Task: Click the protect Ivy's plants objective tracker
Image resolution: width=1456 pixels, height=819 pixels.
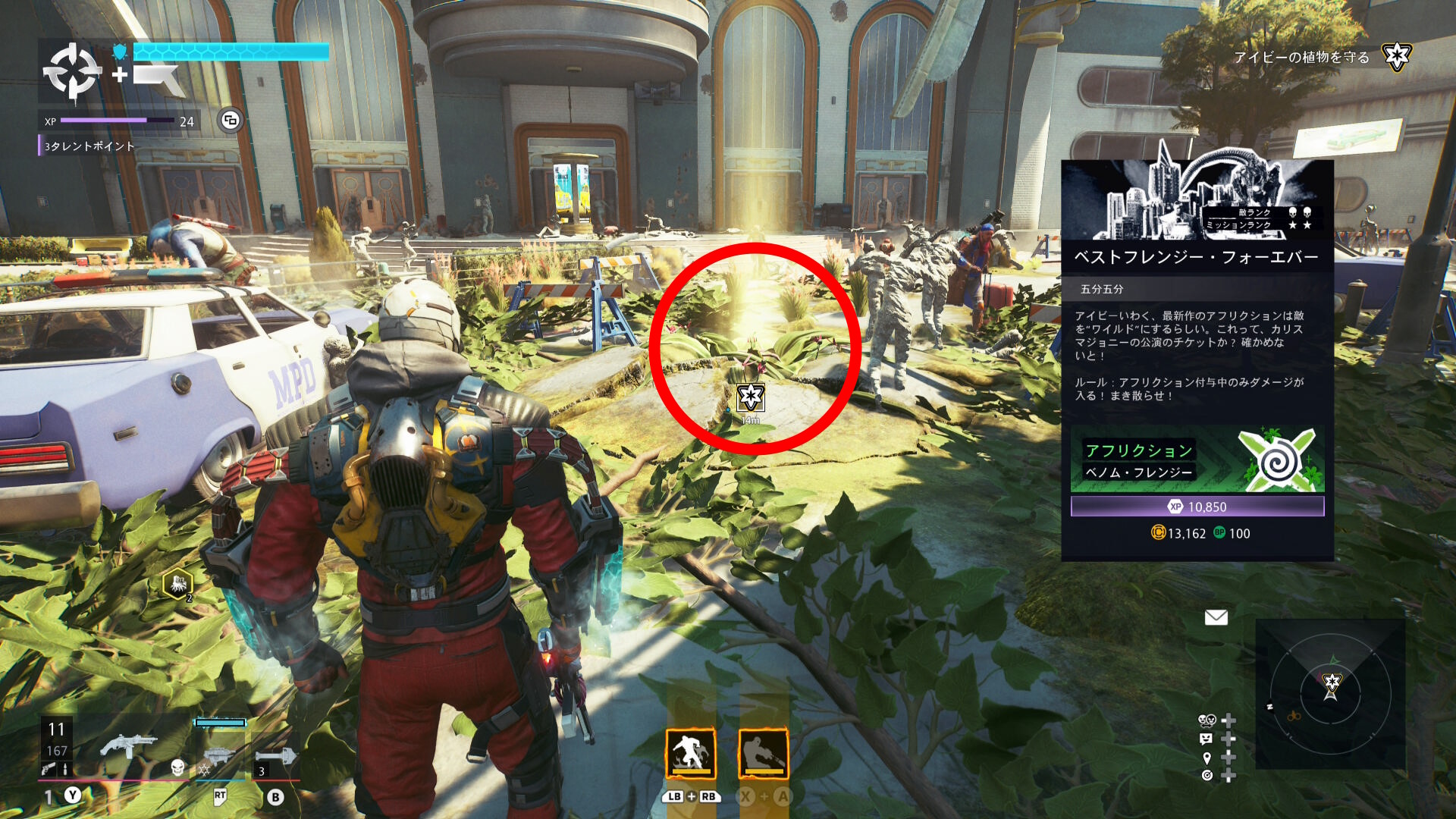Action: click(1301, 57)
